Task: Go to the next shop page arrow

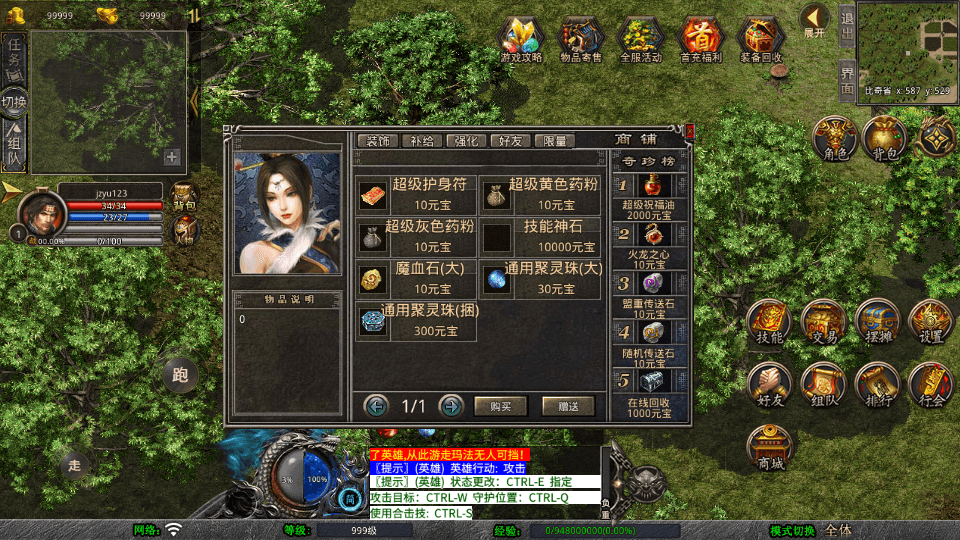Action: 451,406
